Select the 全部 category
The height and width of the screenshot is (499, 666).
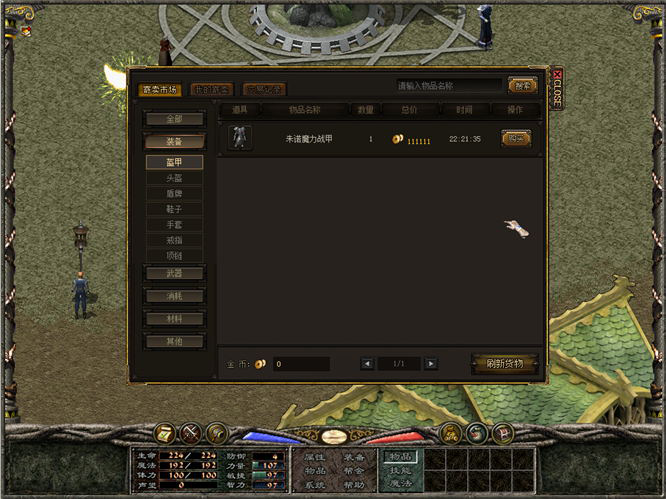click(175, 119)
